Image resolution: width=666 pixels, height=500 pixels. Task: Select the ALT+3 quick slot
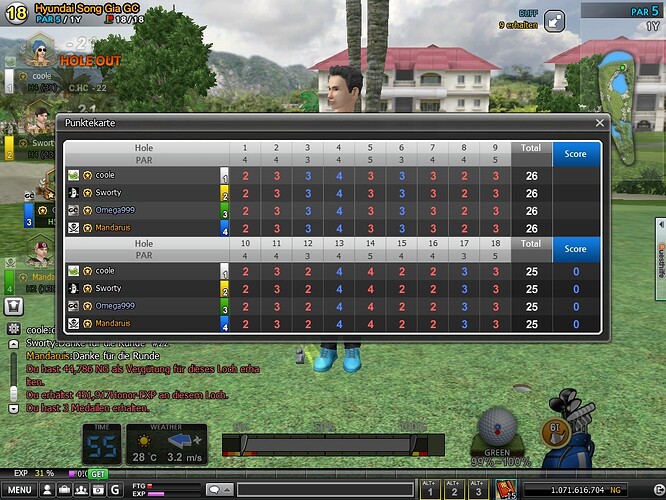(480, 490)
